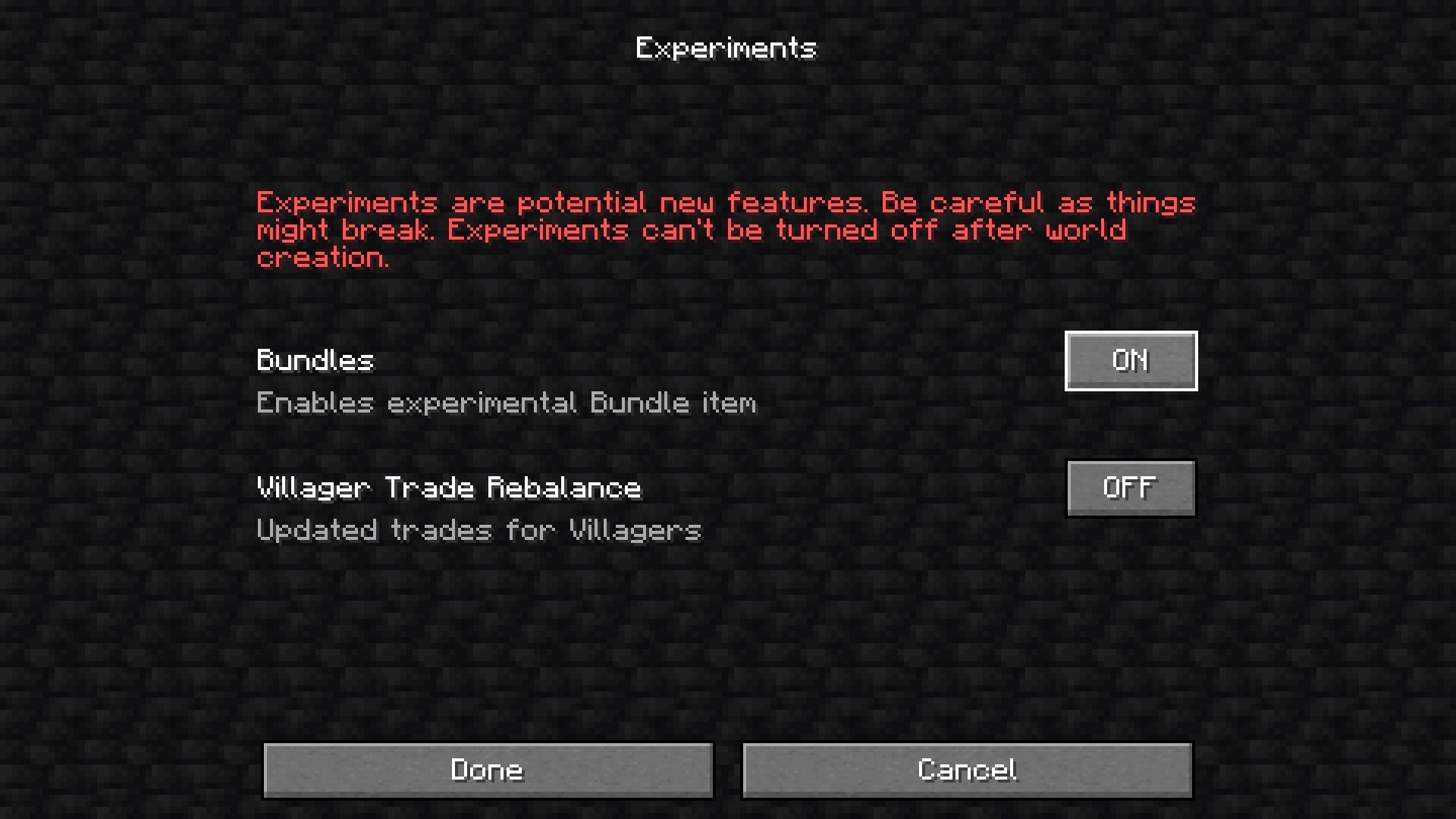This screenshot has width=1456, height=819.
Task: Click the OFF button for Villager Trade Rebalance
Action: coord(1131,488)
